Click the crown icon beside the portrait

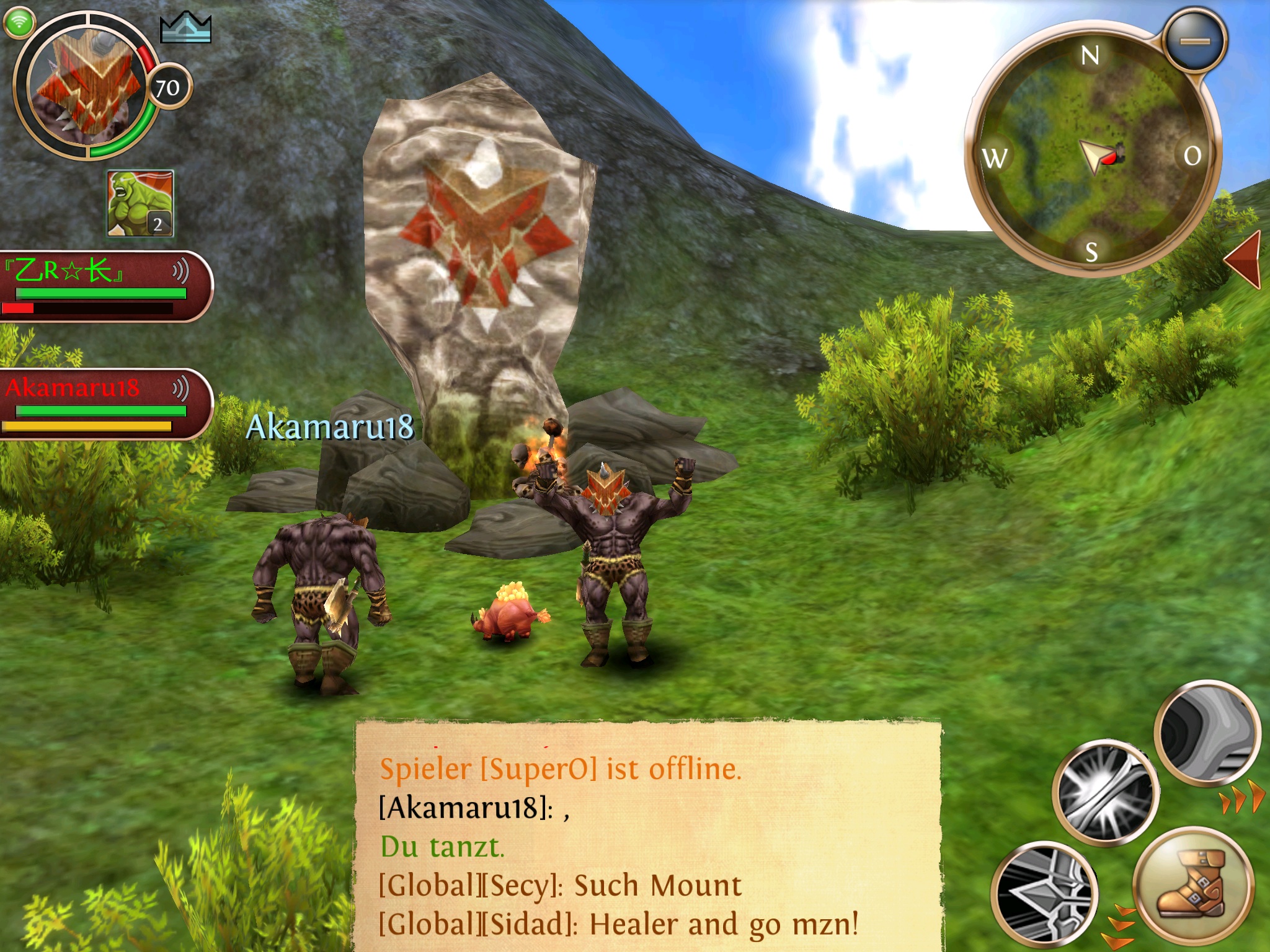185,28
